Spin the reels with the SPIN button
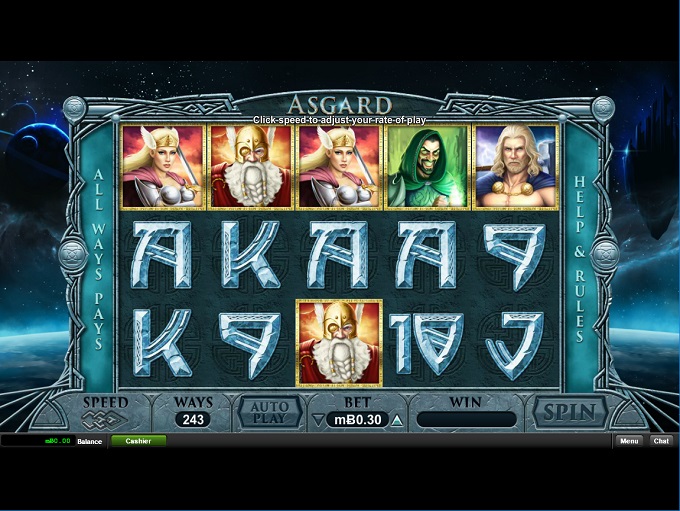Image resolution: width=680 pixels, height=511 pixels. [x=569, y=411]
